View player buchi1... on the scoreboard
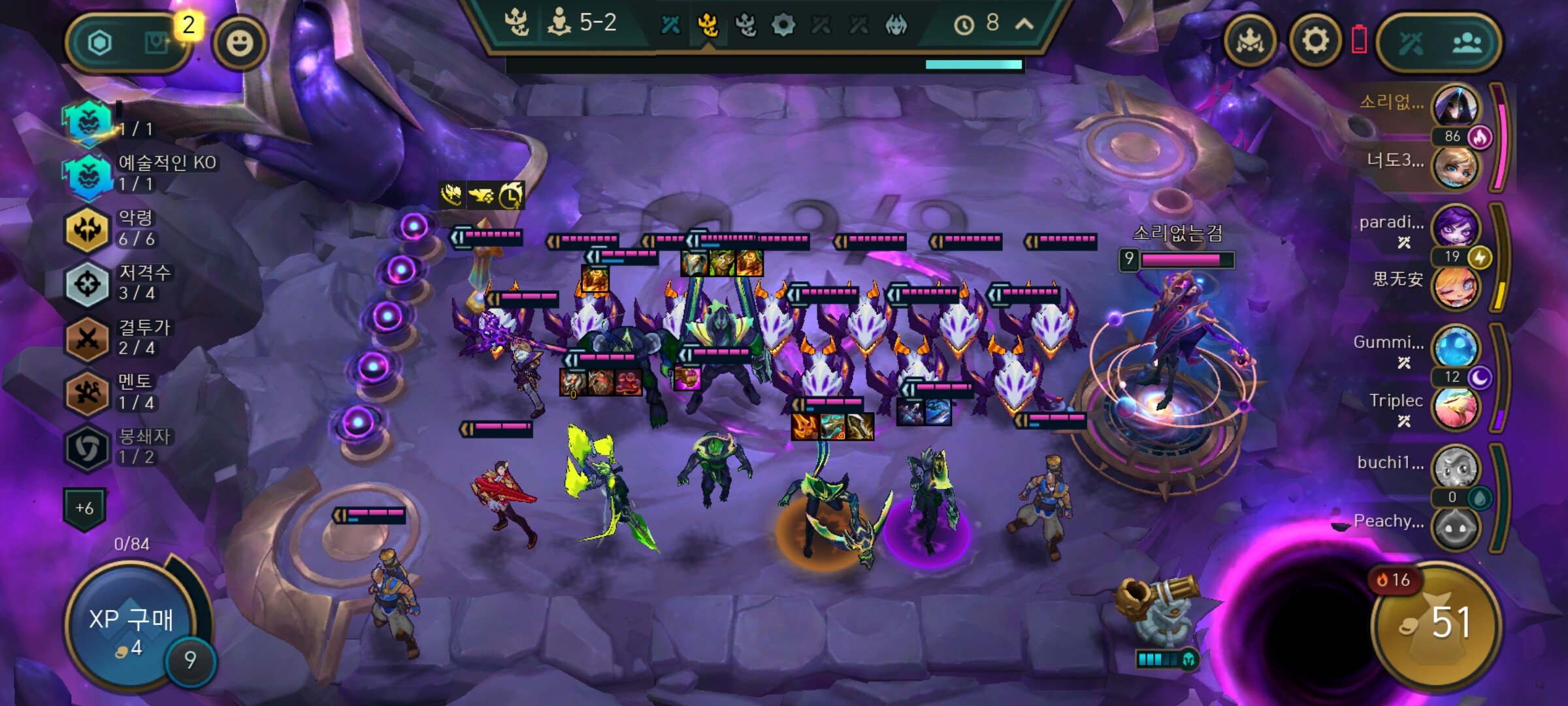Screen dimensions: 1568x706 click(1455, 467)
